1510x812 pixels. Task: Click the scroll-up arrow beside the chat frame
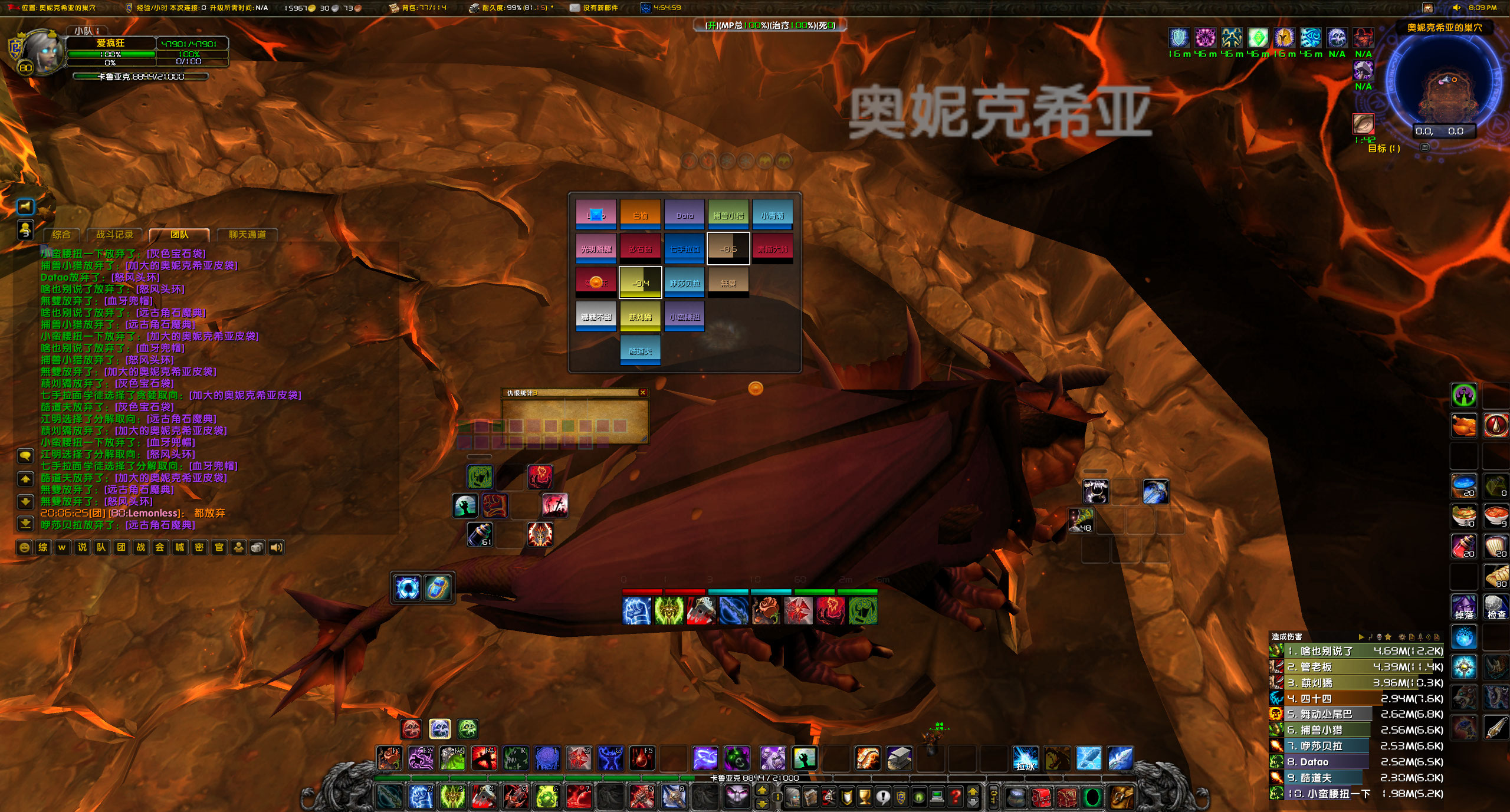coord(25,479)
